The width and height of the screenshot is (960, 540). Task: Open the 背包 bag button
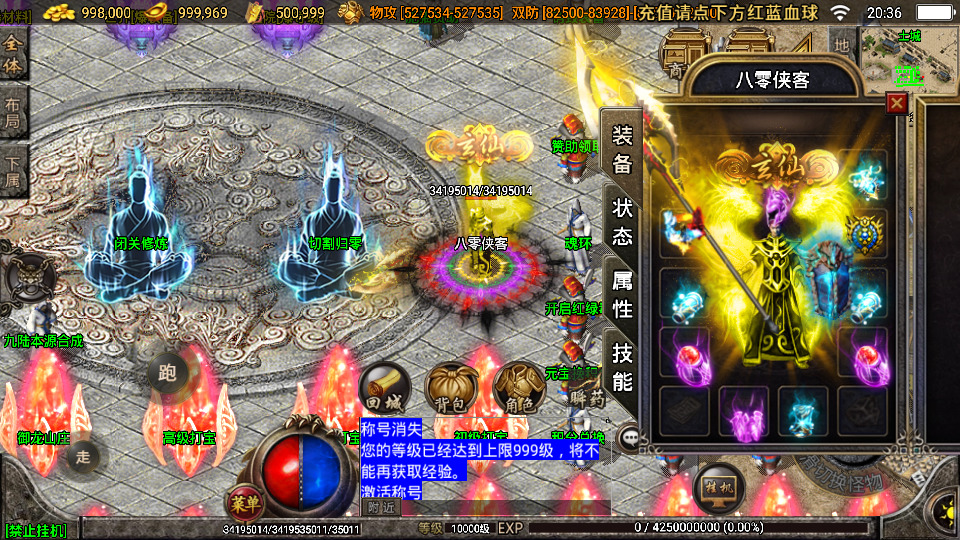click(x=449, y=387)
